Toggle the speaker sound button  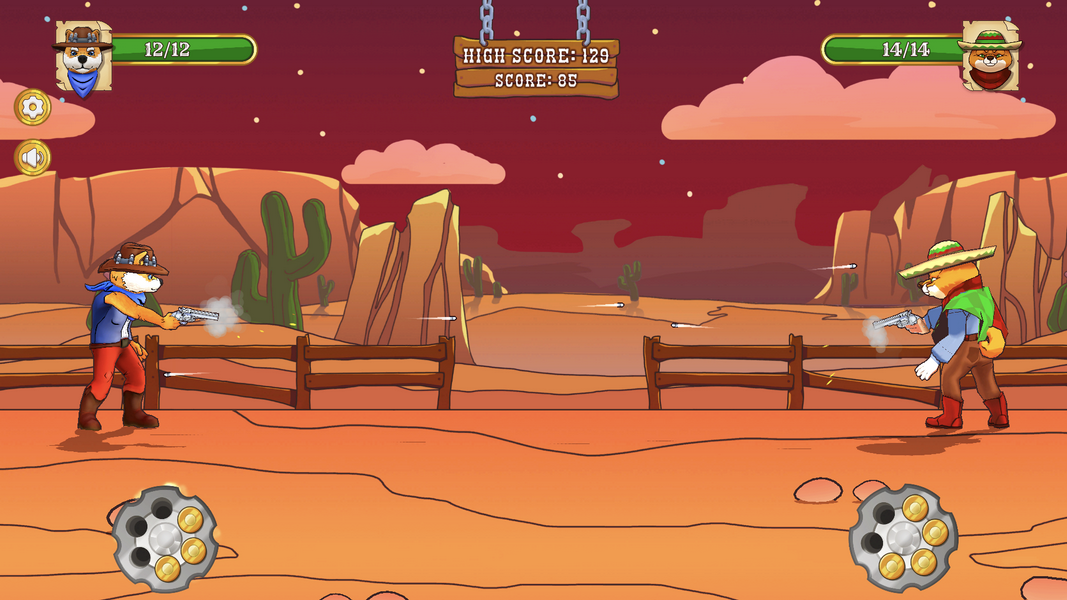33,157
